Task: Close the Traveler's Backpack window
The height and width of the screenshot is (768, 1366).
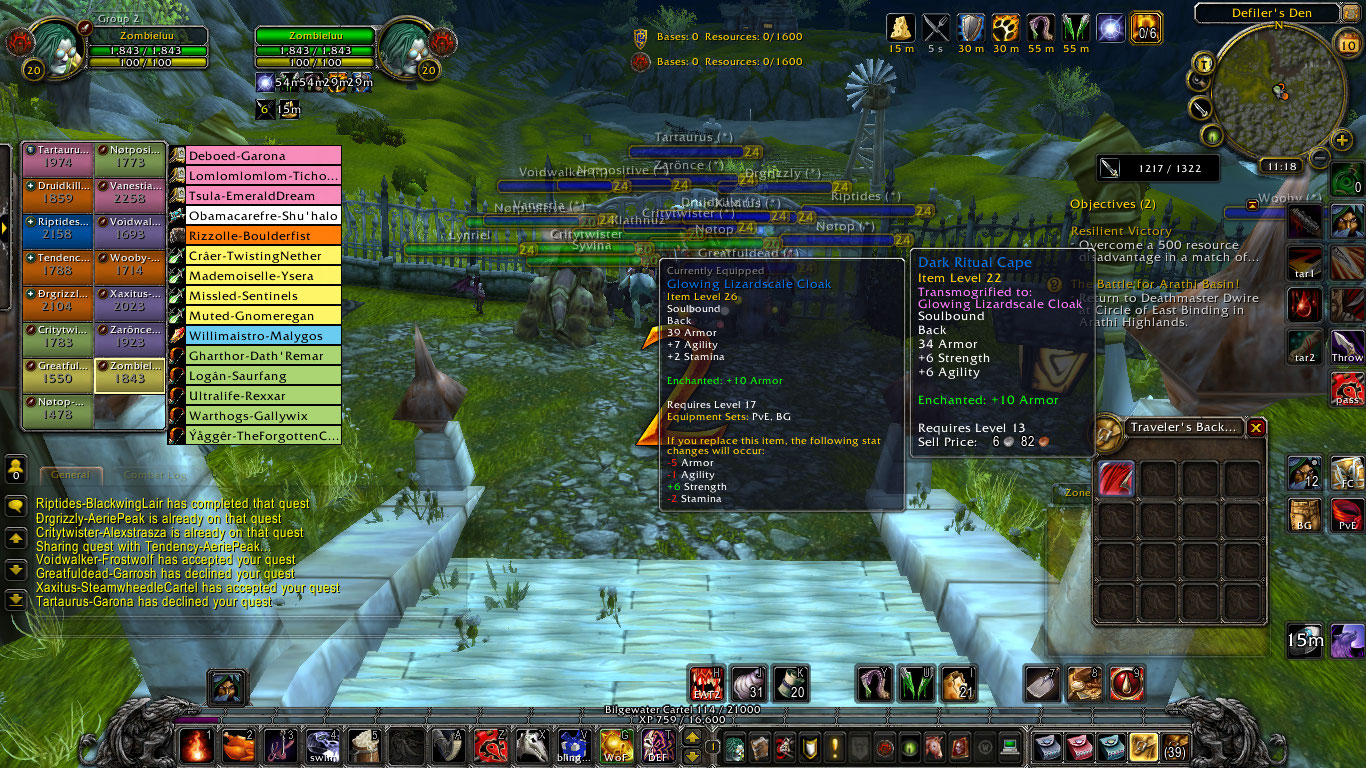Action: [1256, 427]
